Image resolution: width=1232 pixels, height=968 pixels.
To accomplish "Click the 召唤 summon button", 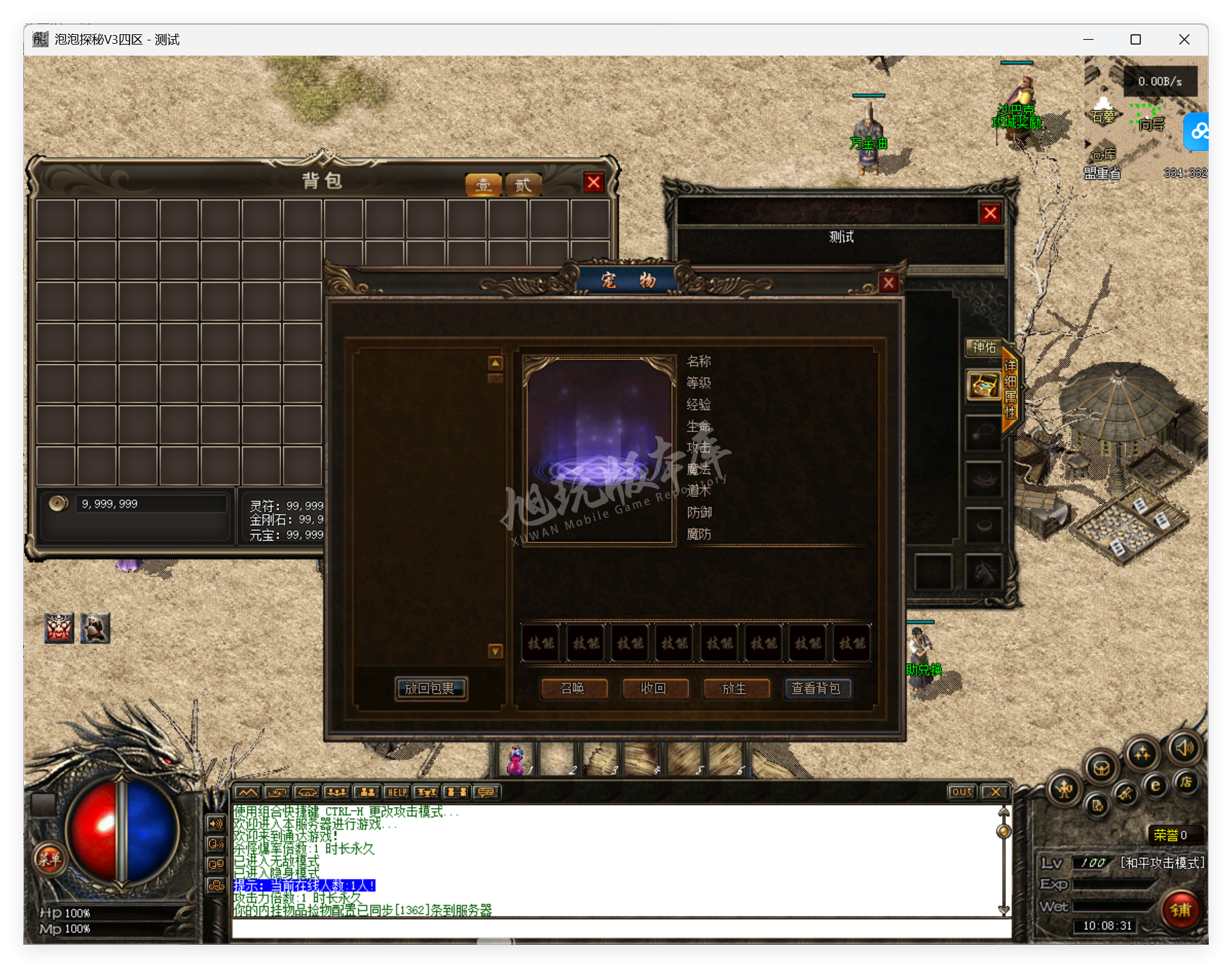I will 574,688.
